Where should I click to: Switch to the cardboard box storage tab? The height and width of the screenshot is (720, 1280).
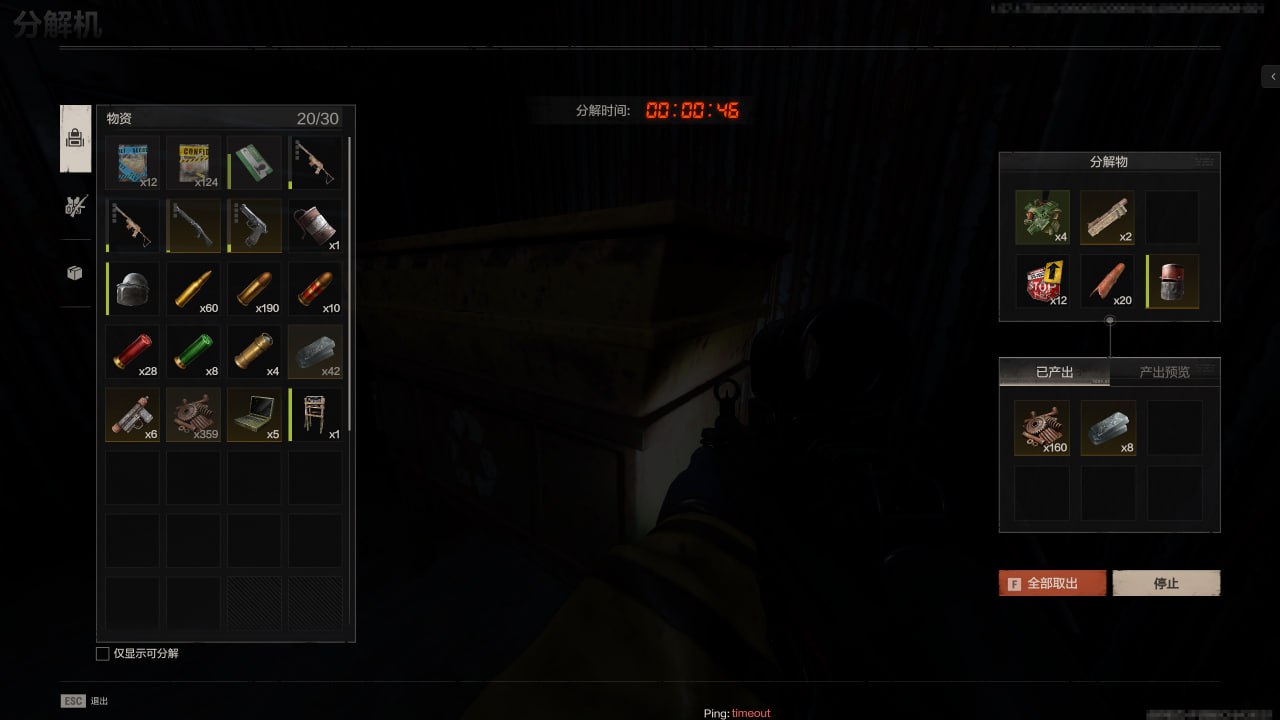coord(75,273)
